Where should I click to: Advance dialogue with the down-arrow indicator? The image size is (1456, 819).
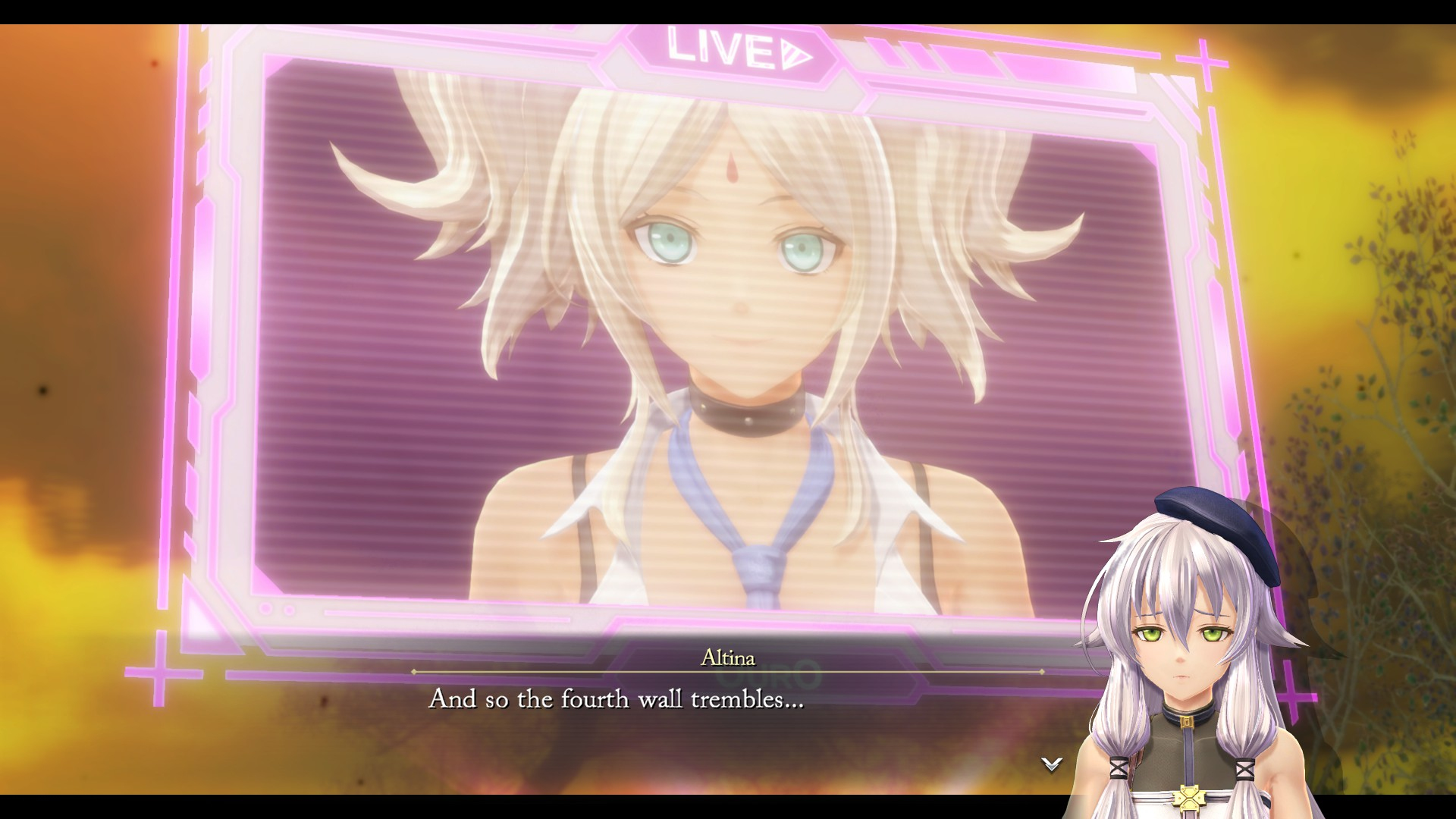(1051, 764)
